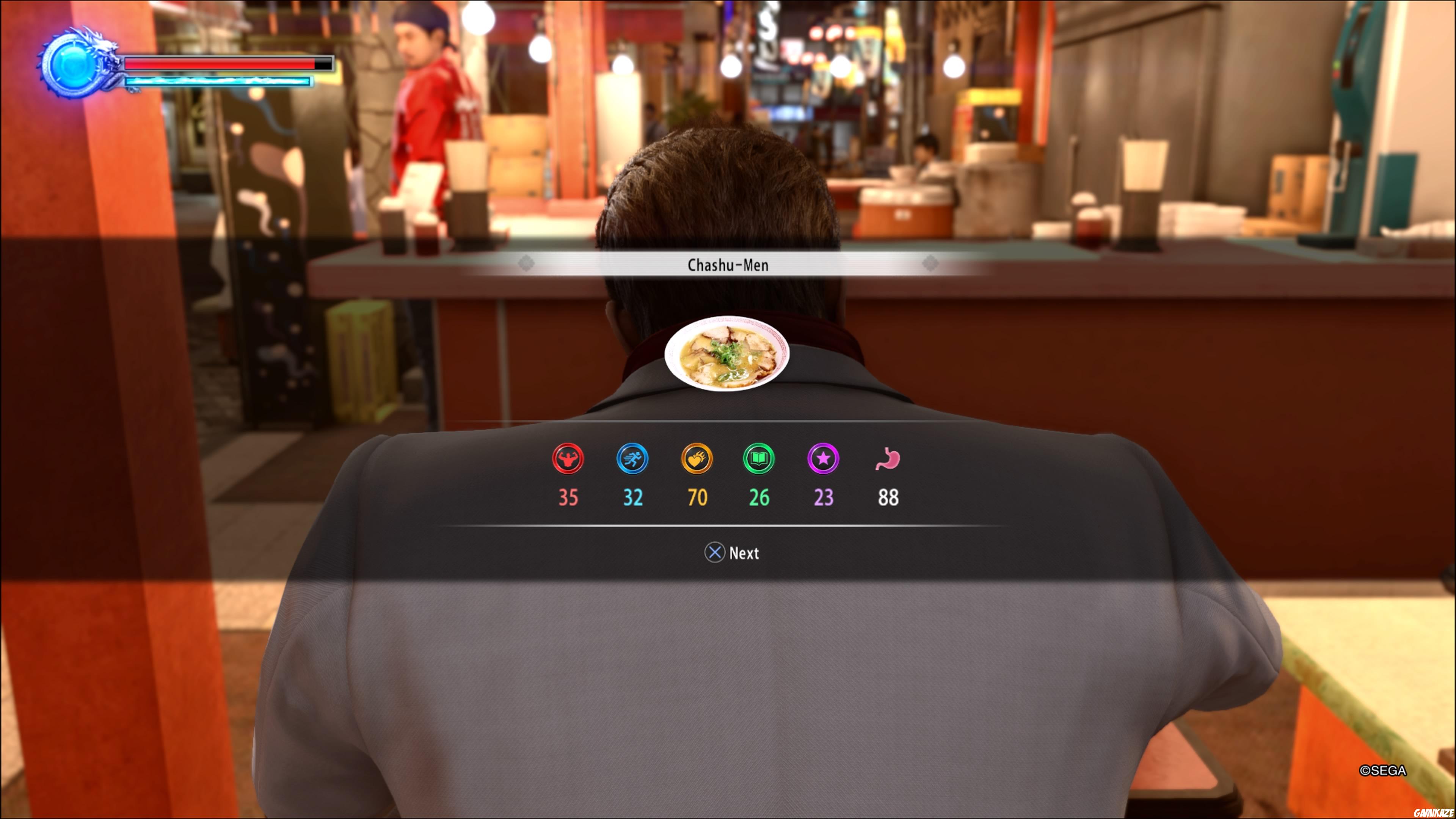Toggle the Strength value 35 display
The width and height of the screenshot is (1456, 819).
click(568, 498)
